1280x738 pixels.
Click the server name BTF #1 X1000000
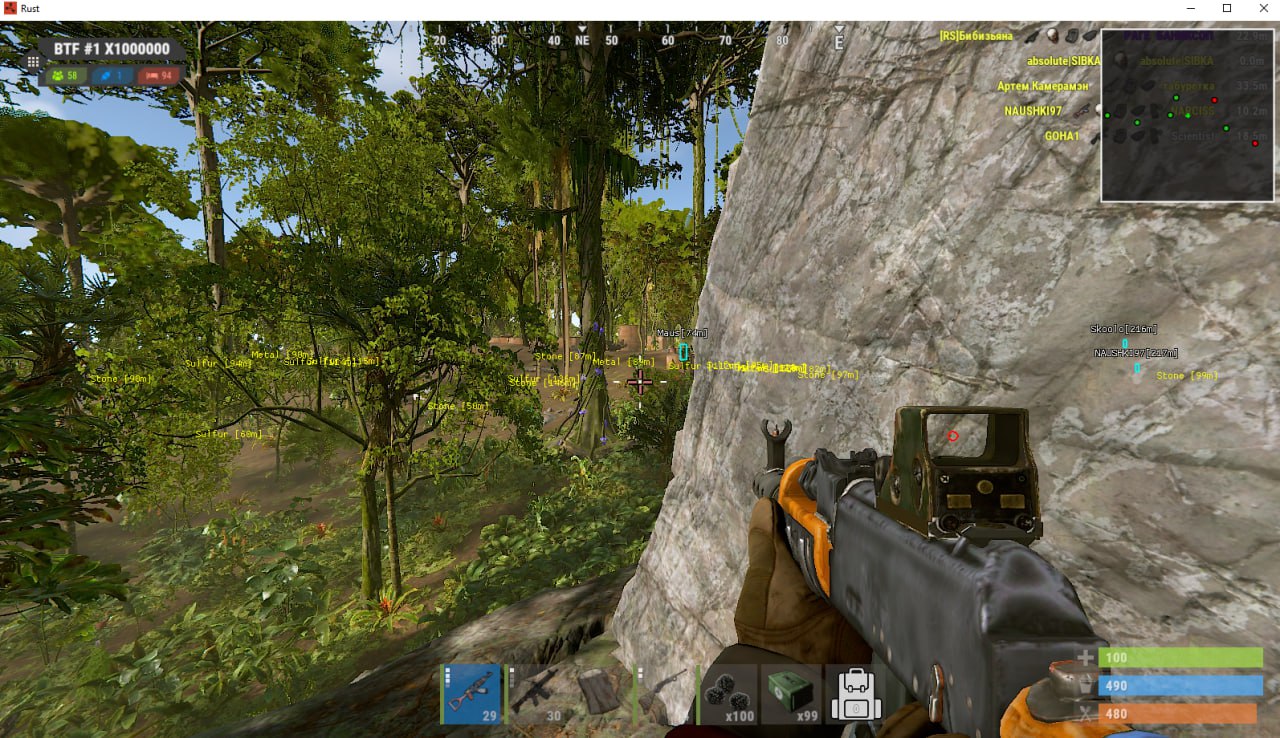(x=111, y=48)
